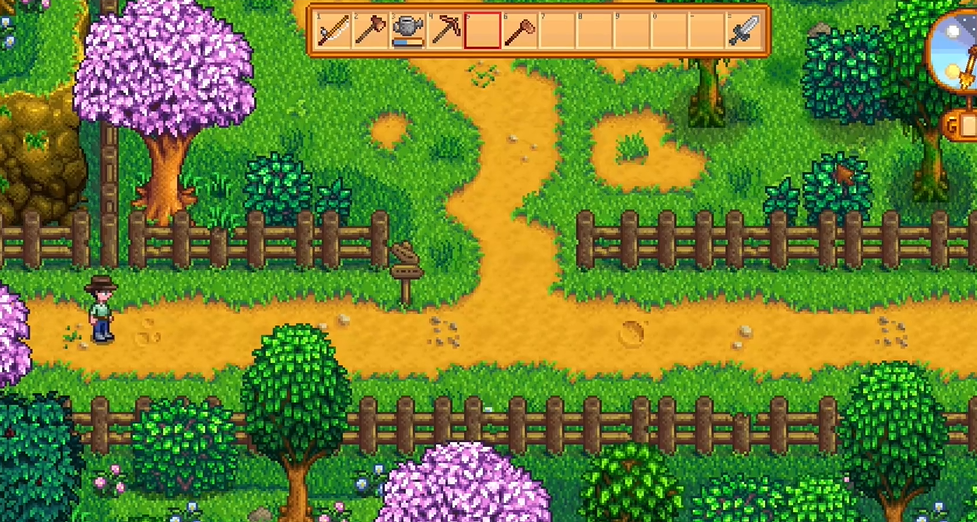Viewport: 977px width, 522px height.
Task: Choose the watering can slot
Action: 407,31
